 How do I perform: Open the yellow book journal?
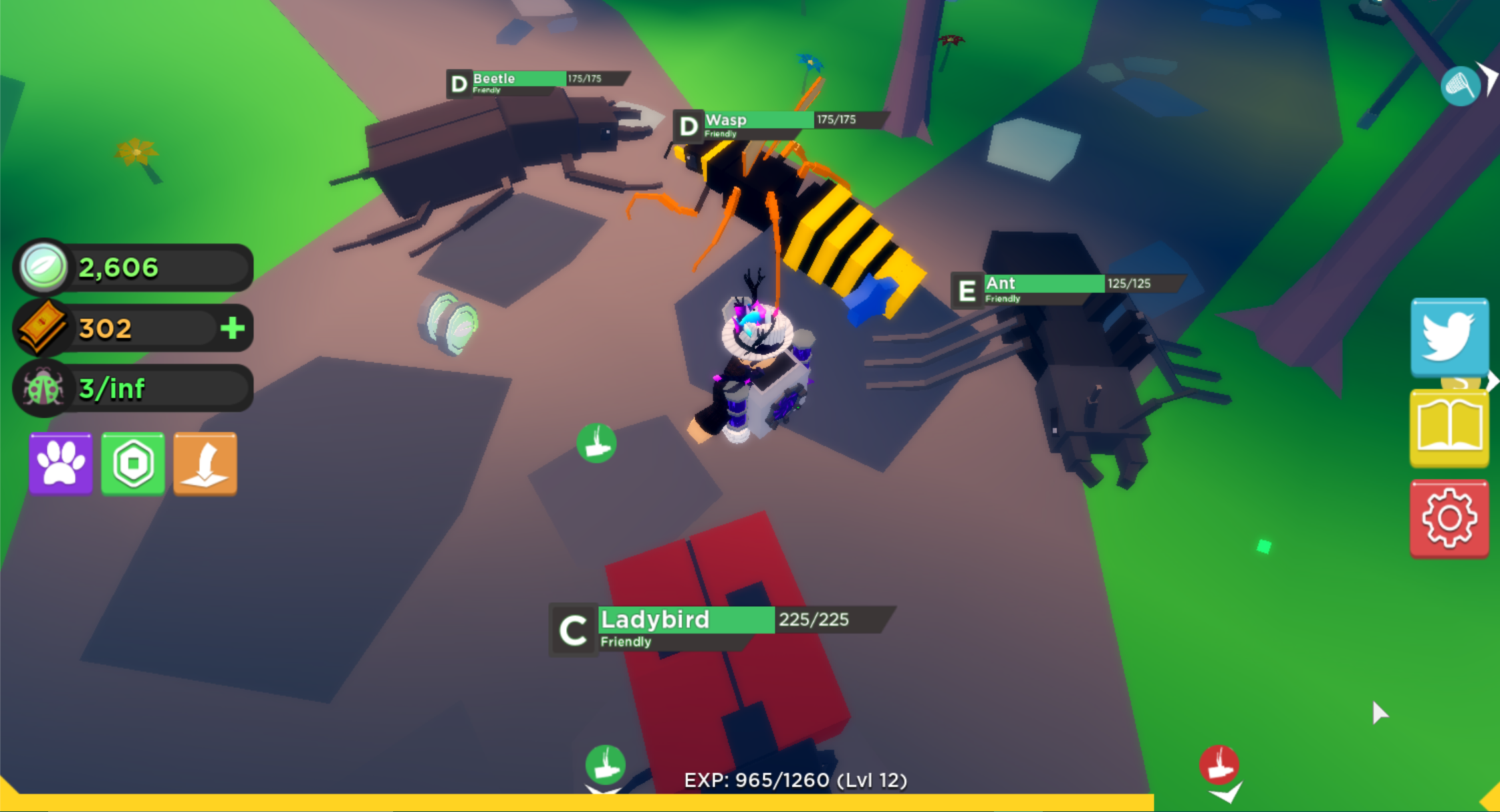click(1449, 428)
